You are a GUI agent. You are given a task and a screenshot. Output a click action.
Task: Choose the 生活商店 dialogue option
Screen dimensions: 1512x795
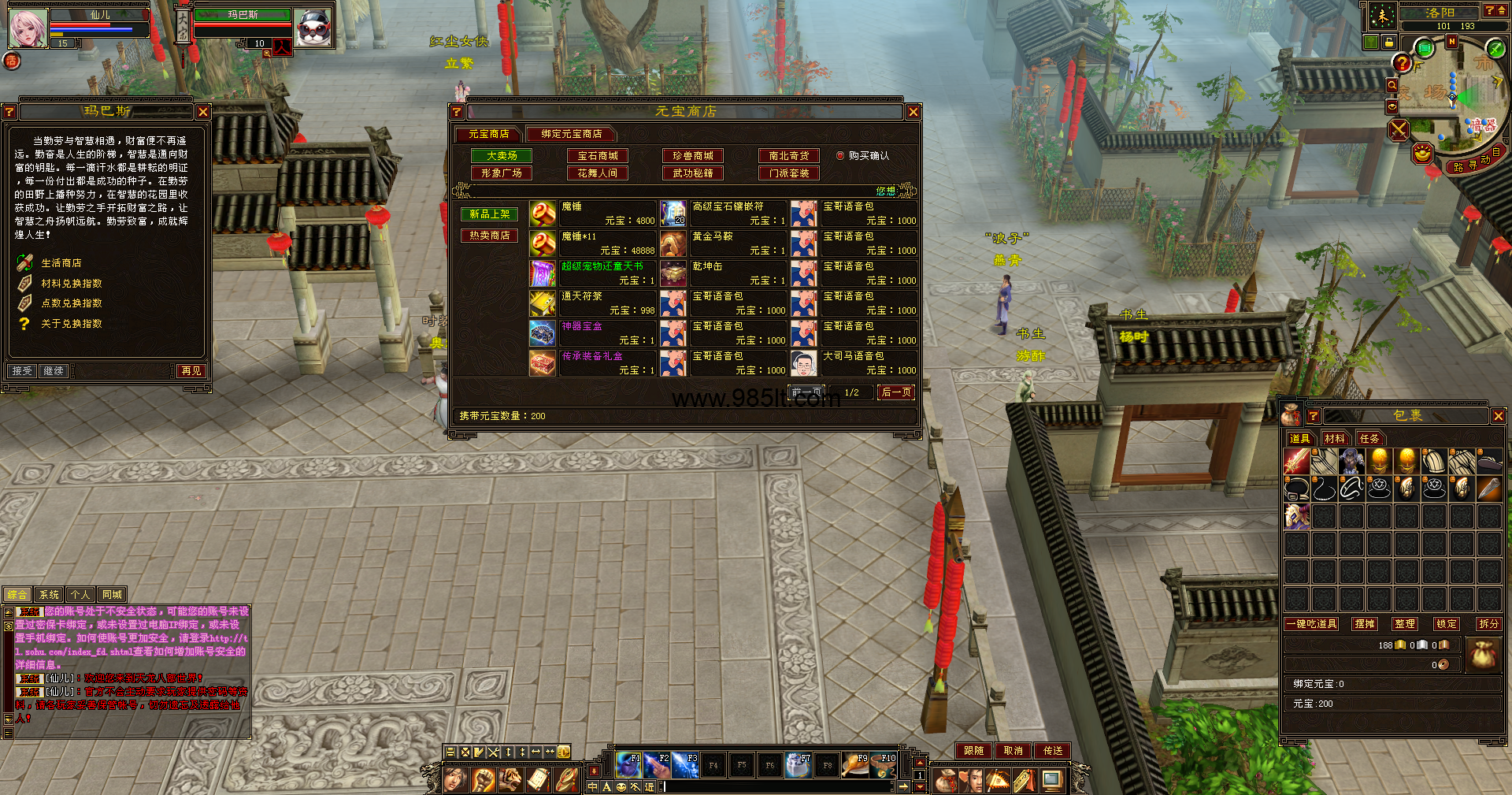click(x=61, y=263)
